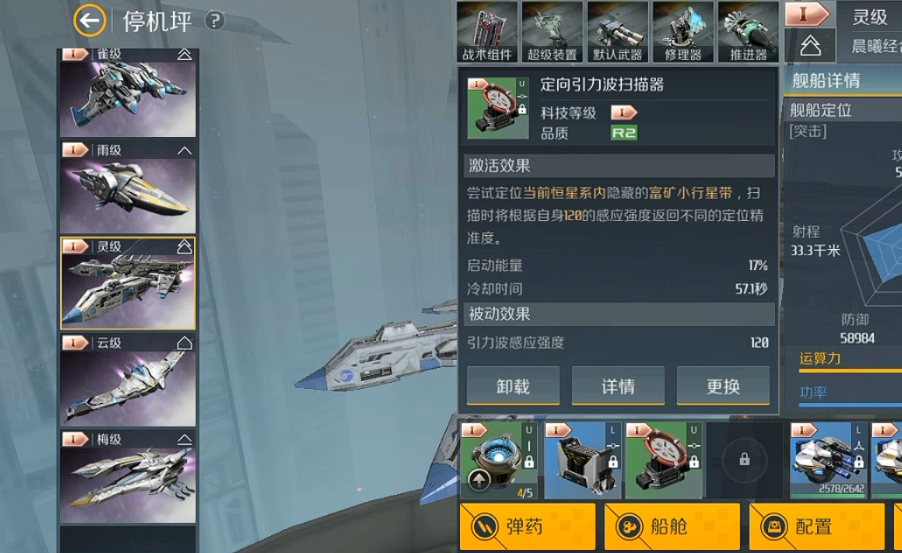Select the 灵级 ship entry
The width and height of the screenshot is (902, 553).
tap(129, 284)
